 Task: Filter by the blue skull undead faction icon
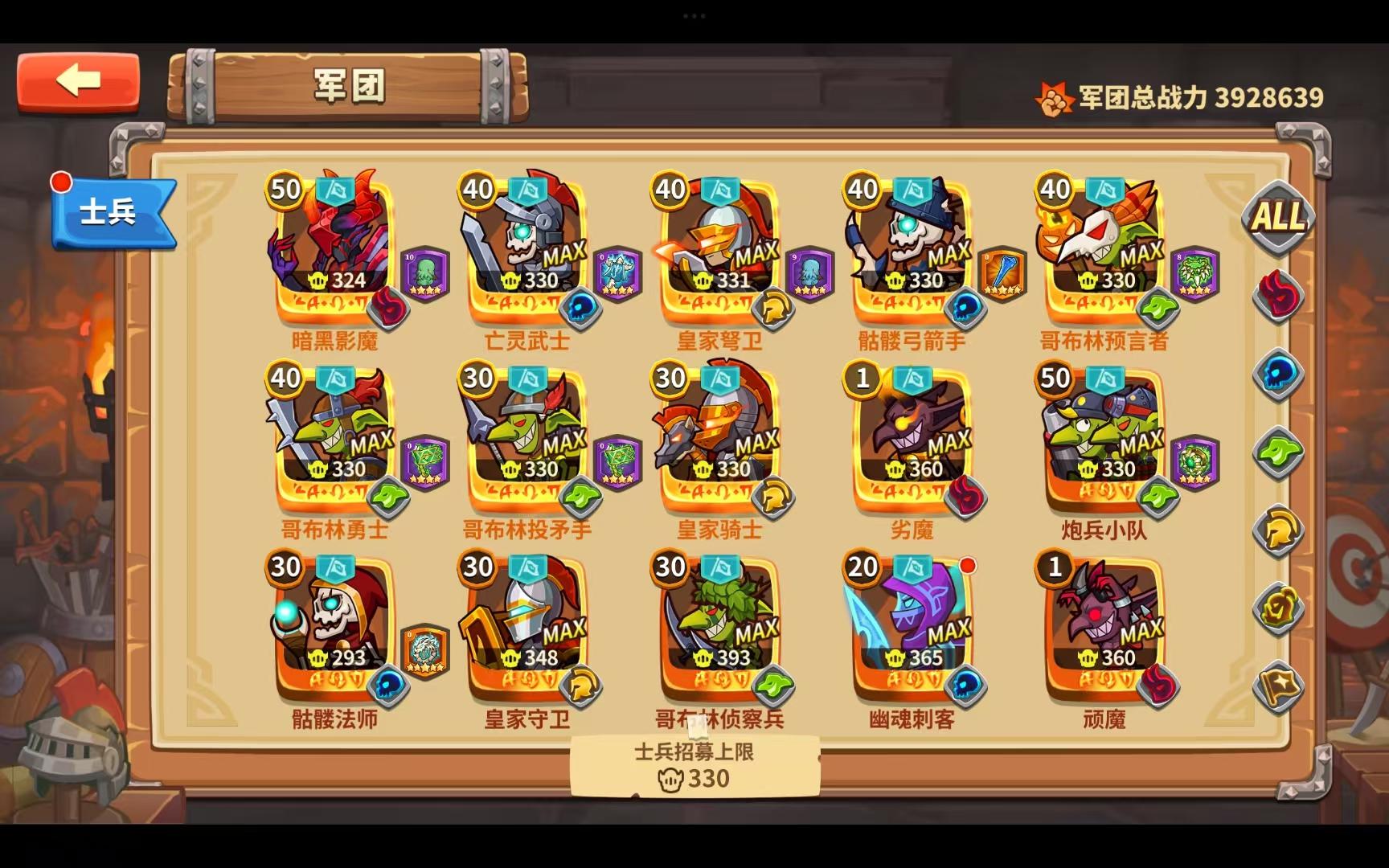coord(1278,371)
